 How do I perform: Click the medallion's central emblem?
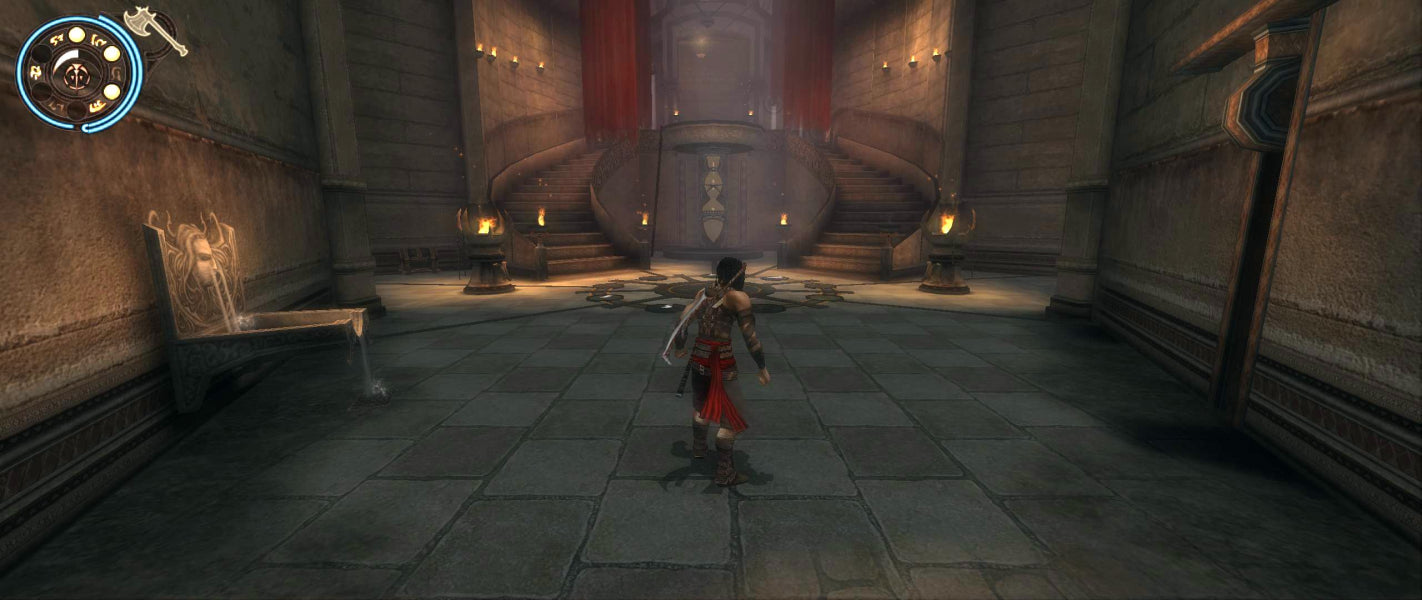(76, 72)
